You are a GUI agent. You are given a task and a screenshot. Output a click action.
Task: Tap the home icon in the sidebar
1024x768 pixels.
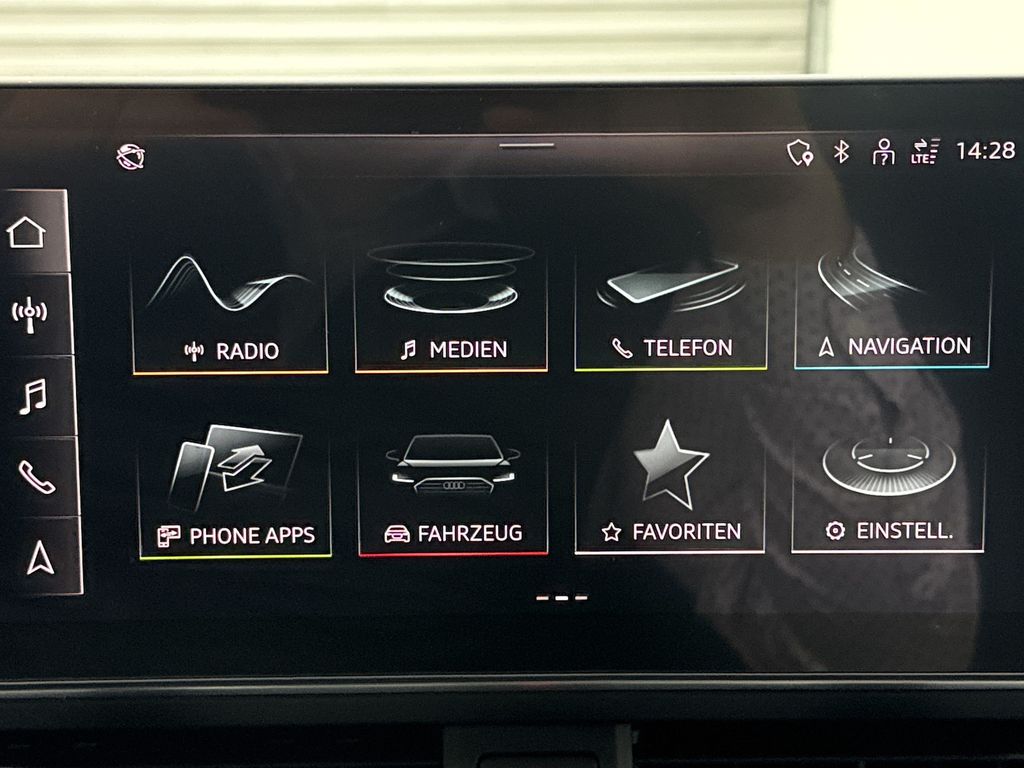click(27, 232)
